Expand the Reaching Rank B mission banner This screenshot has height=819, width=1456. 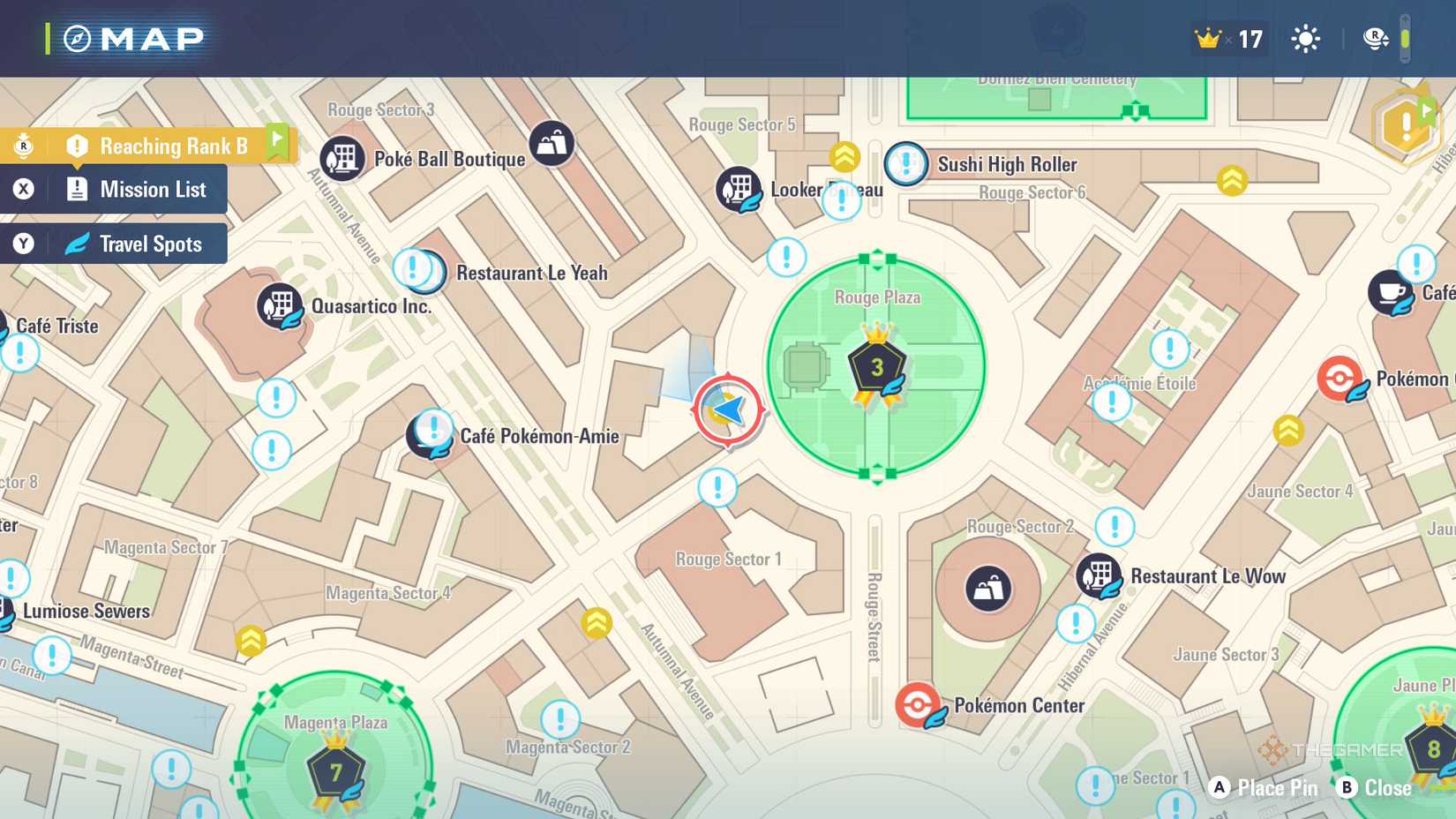[x=163, y=145]
